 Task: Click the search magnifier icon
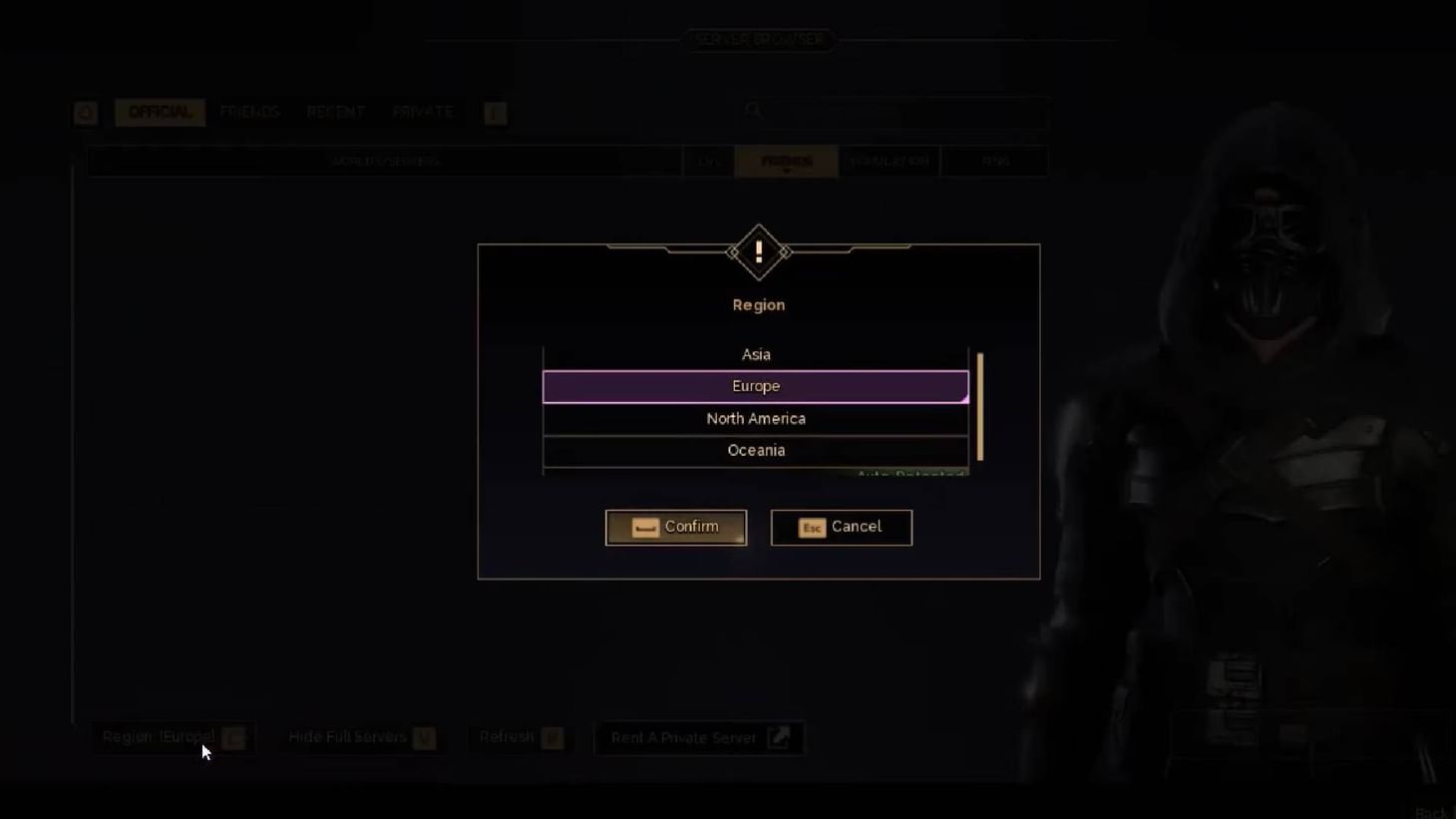753,111
